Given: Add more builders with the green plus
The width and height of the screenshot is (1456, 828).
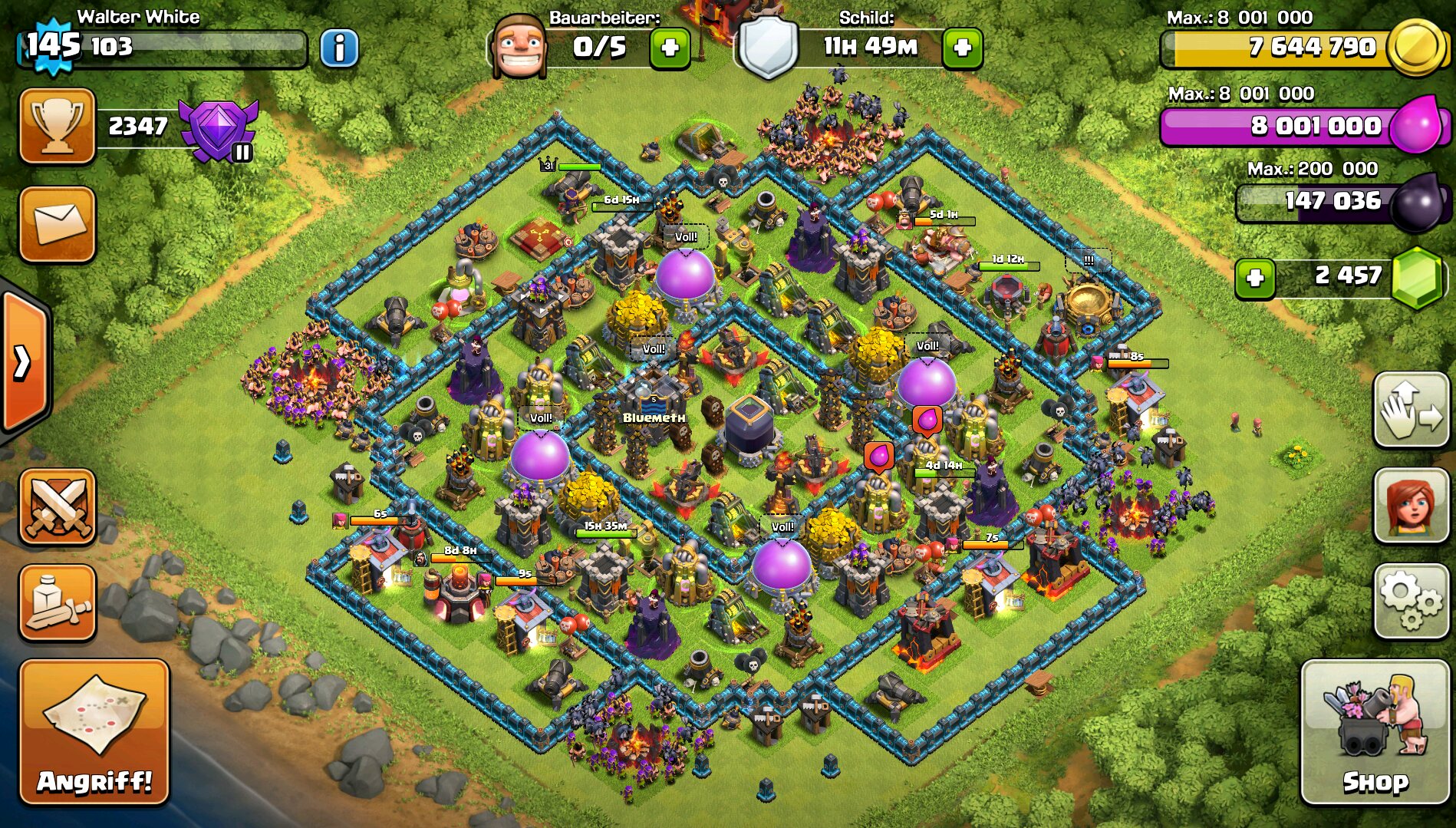Looking at the screenshot, I should [x=670, y=48].
